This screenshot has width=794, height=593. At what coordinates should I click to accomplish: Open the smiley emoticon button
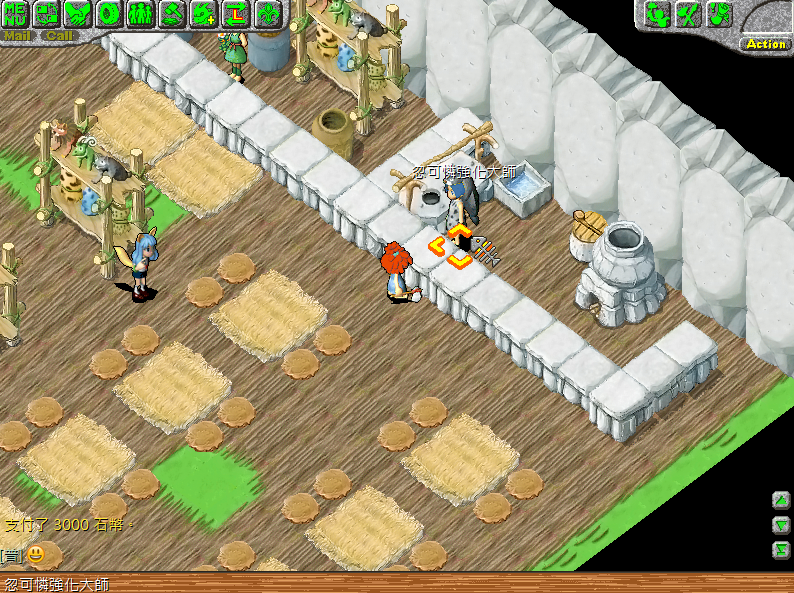(36, 554)
